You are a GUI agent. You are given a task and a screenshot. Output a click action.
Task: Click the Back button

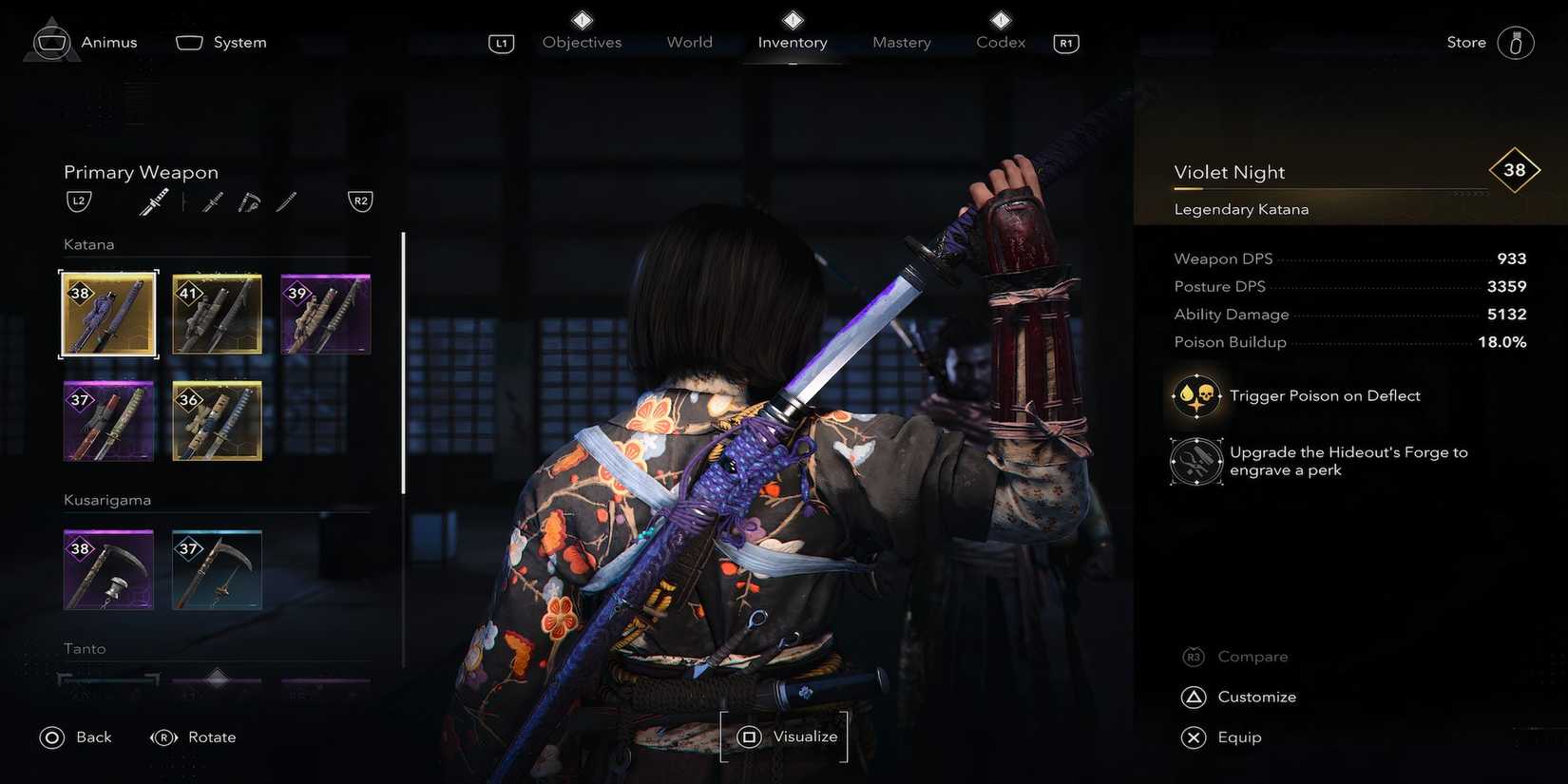pos(76,736)
